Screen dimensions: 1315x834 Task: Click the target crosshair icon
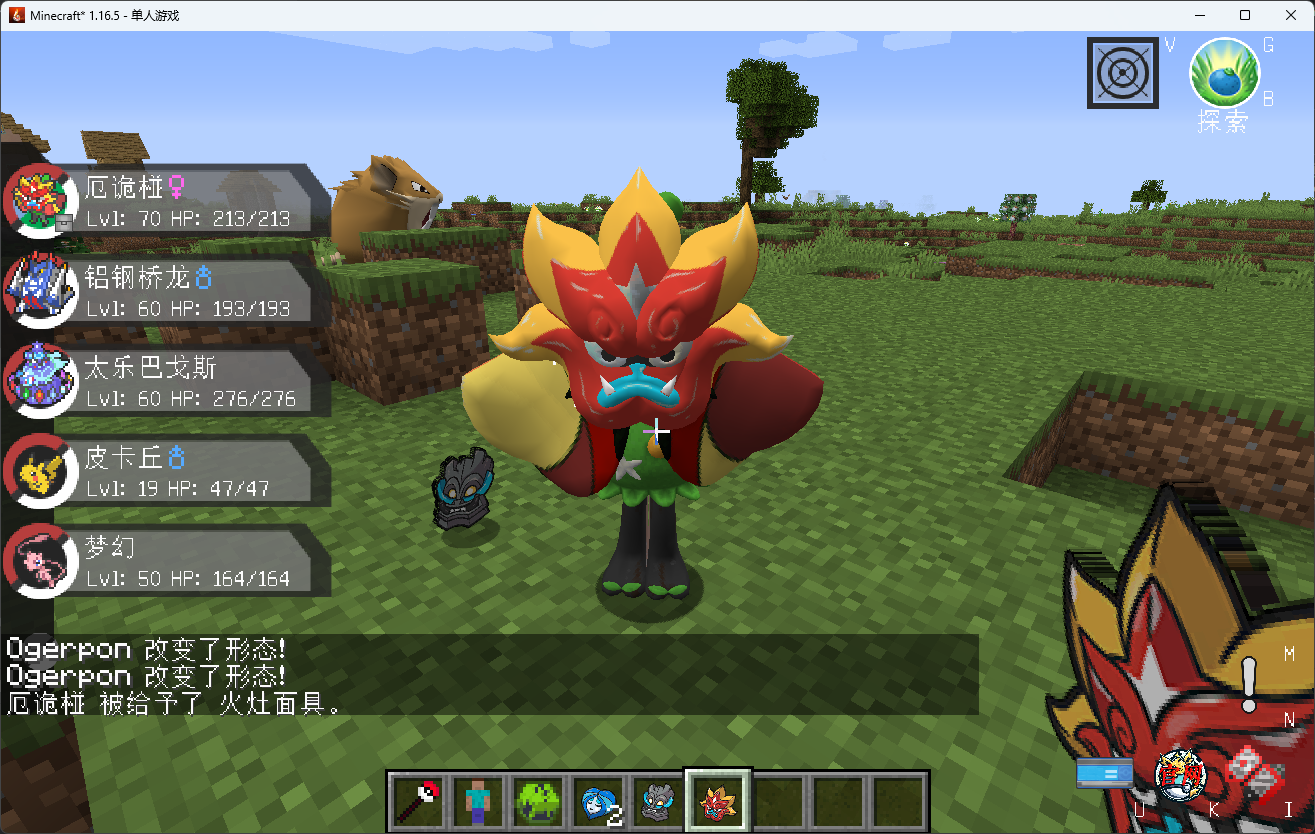click(1123, 73)
